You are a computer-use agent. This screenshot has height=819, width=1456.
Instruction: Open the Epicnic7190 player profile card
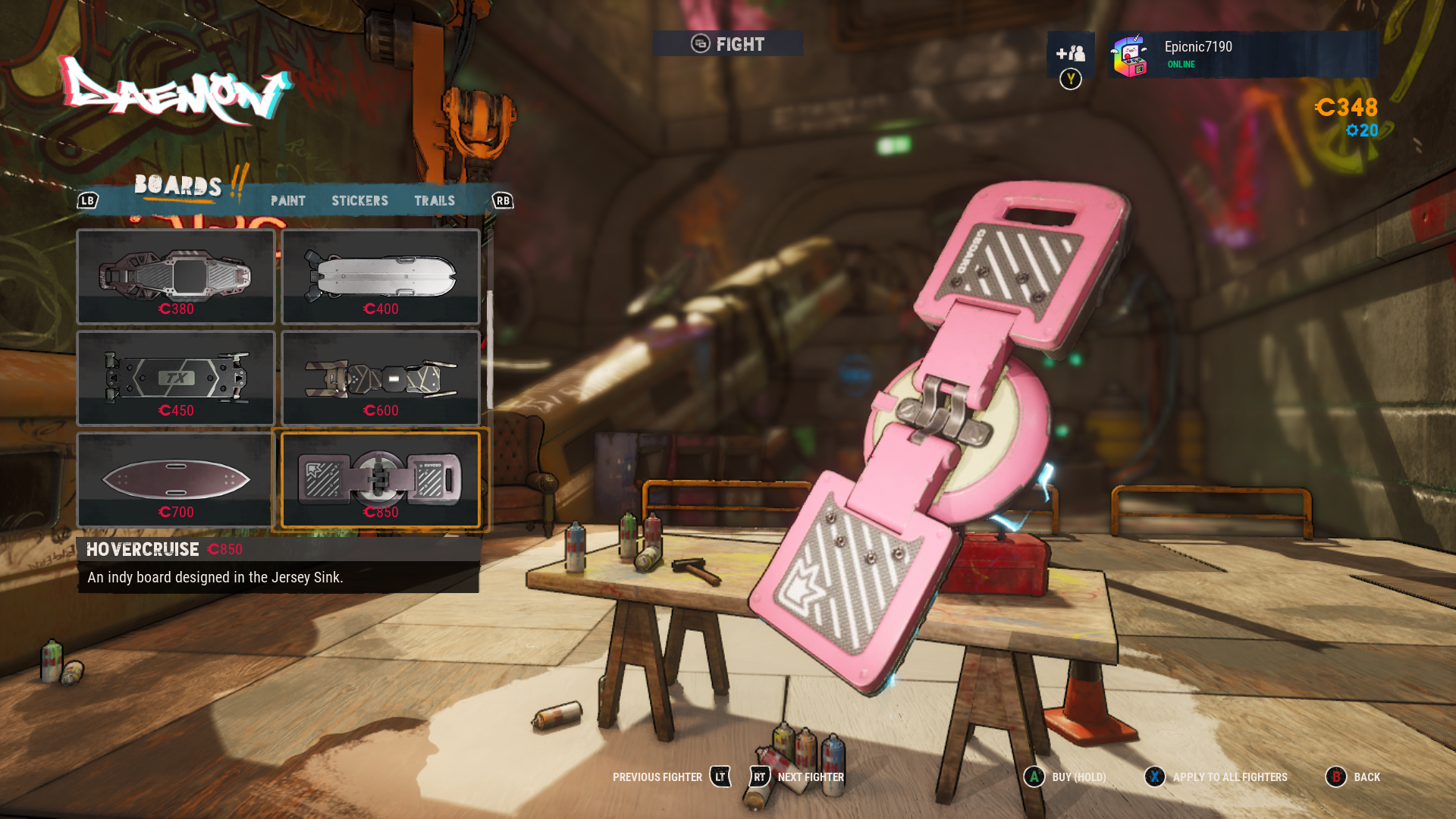point(1242,55)
